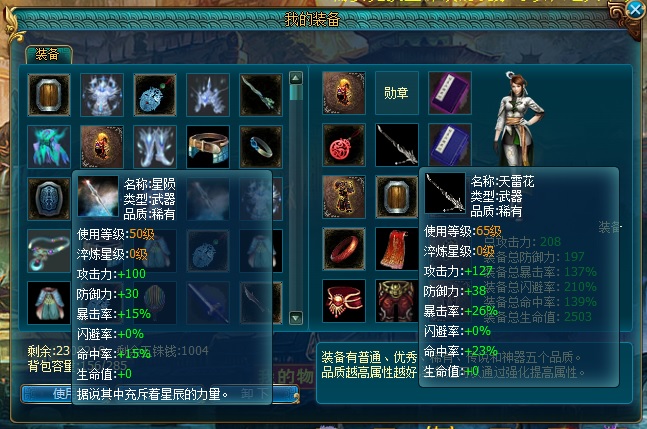Select the dark trident weapon in the bag
The width and height of the screenshot is (647, 429).
(260, 93)
